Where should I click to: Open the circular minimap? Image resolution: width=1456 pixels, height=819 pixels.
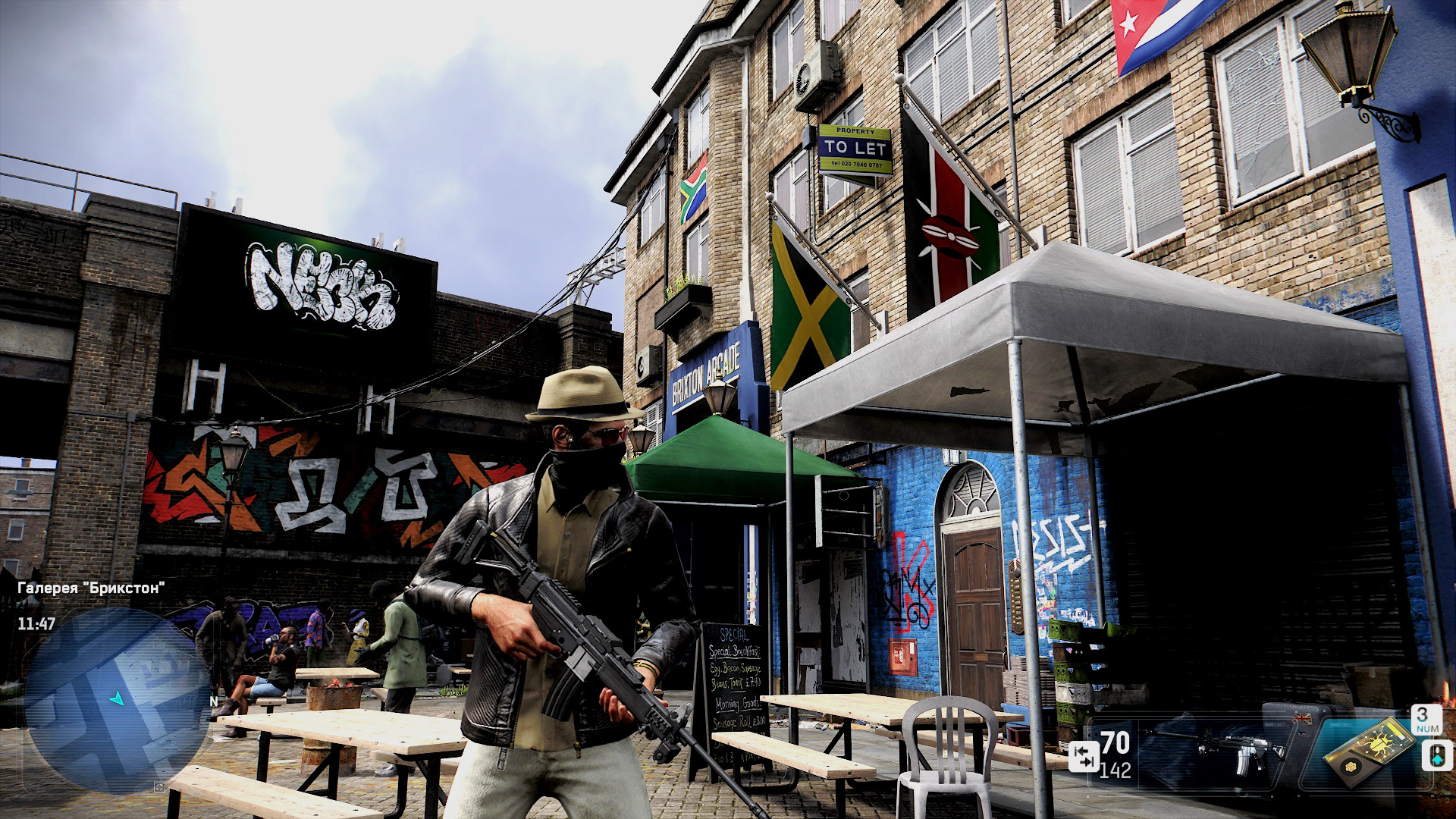118,701
